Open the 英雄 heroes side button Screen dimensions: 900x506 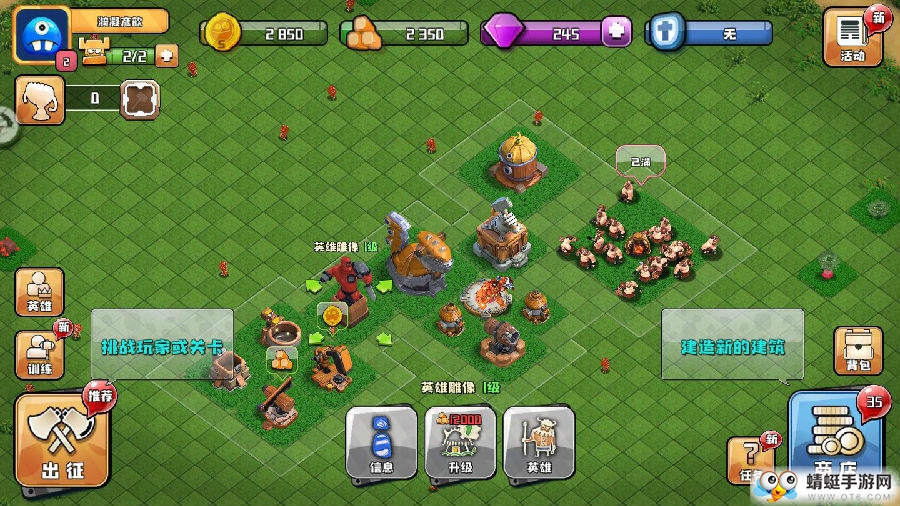pos(39,292)
